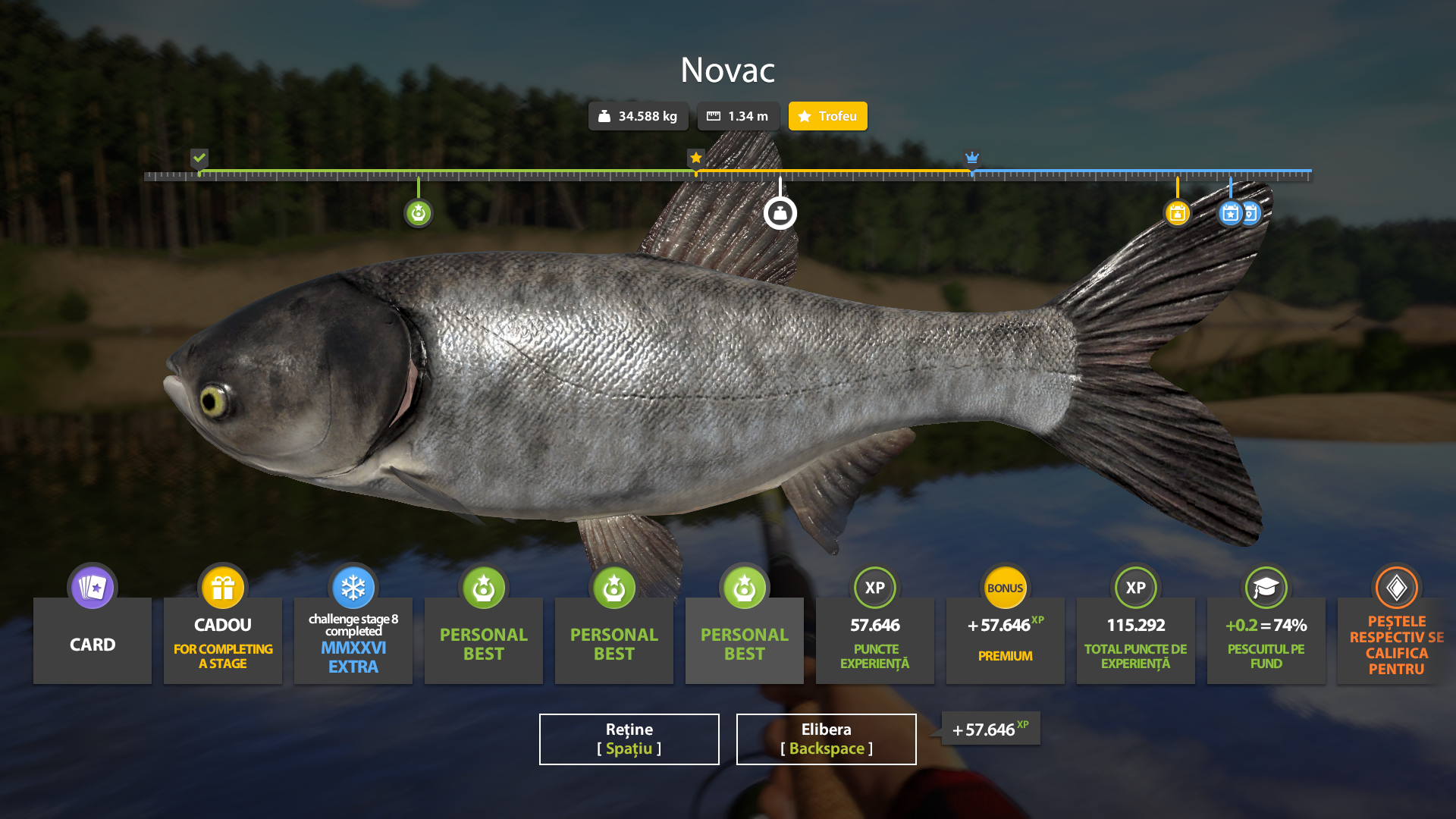Click the Trofeu star badge
Image resolution: width=1456 pixels, height=819 pixels.
click(827, 116)
